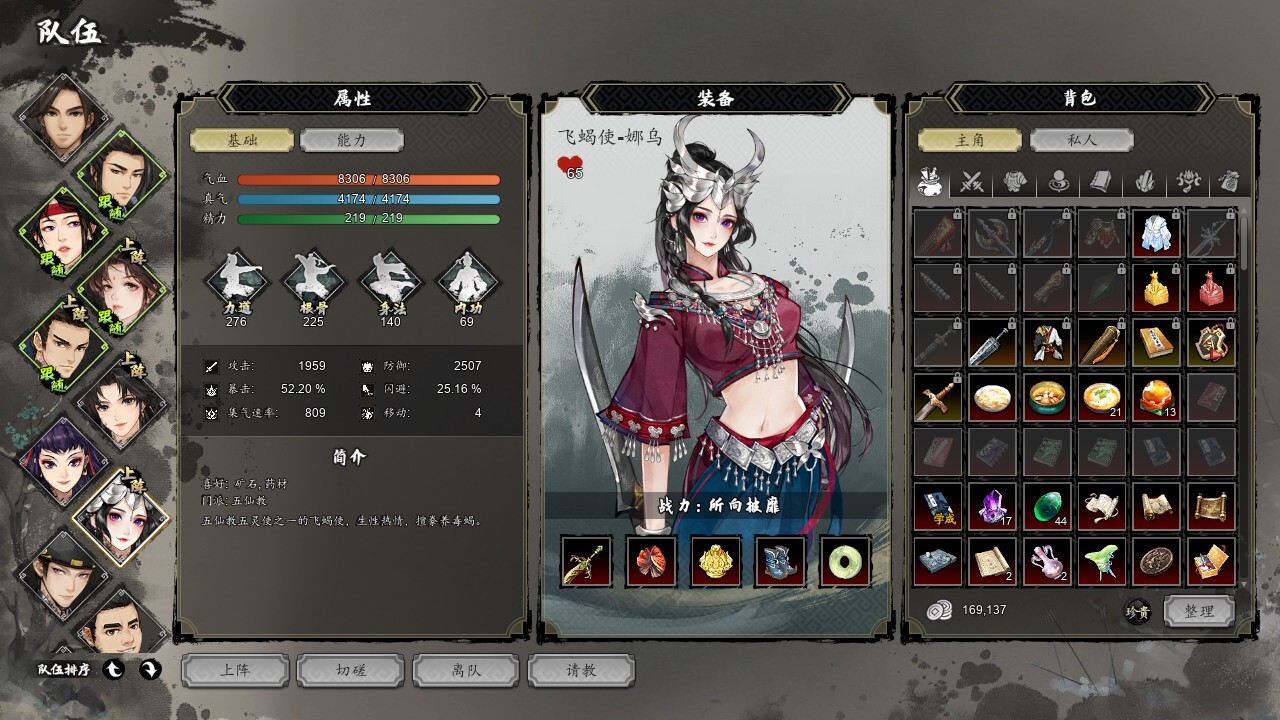Move party member up in team order

coord(114,670)
